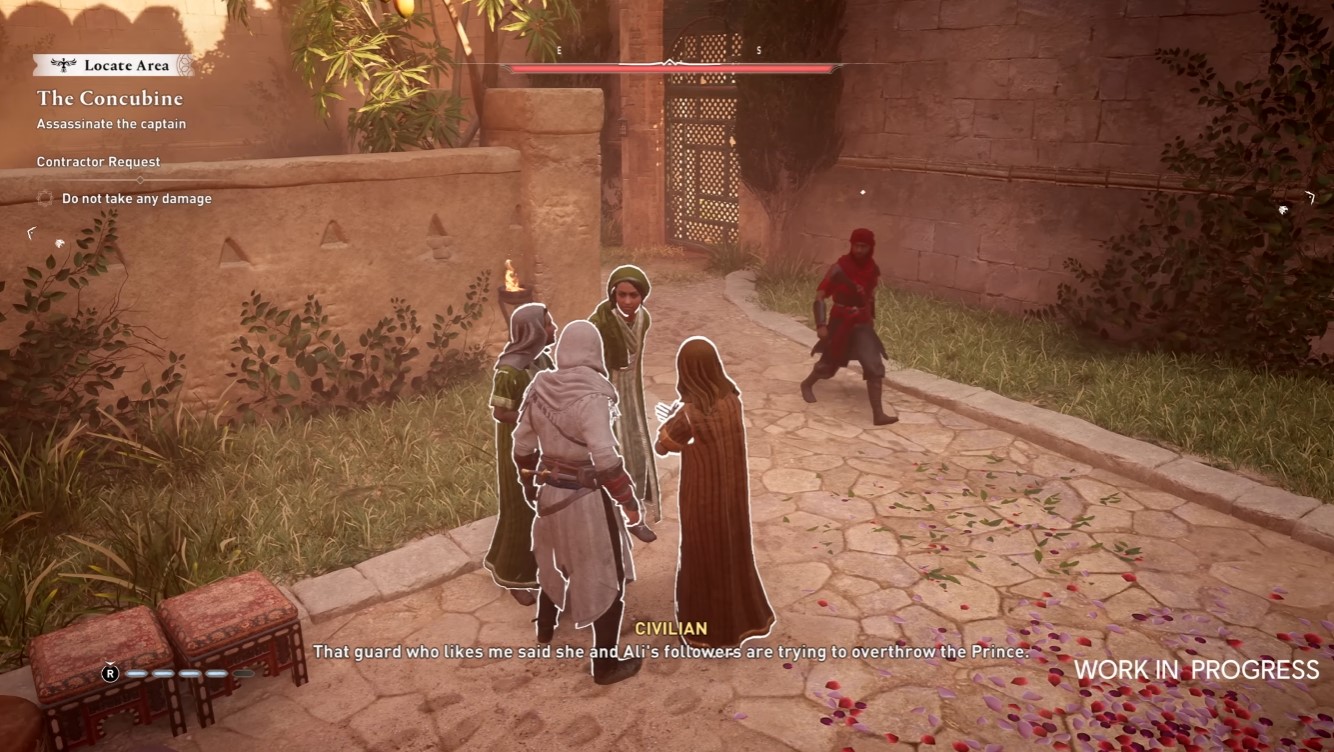Screen dimensions: 1334x752
Task: Click the red detection bar under the compass
Action: [670, 70]
